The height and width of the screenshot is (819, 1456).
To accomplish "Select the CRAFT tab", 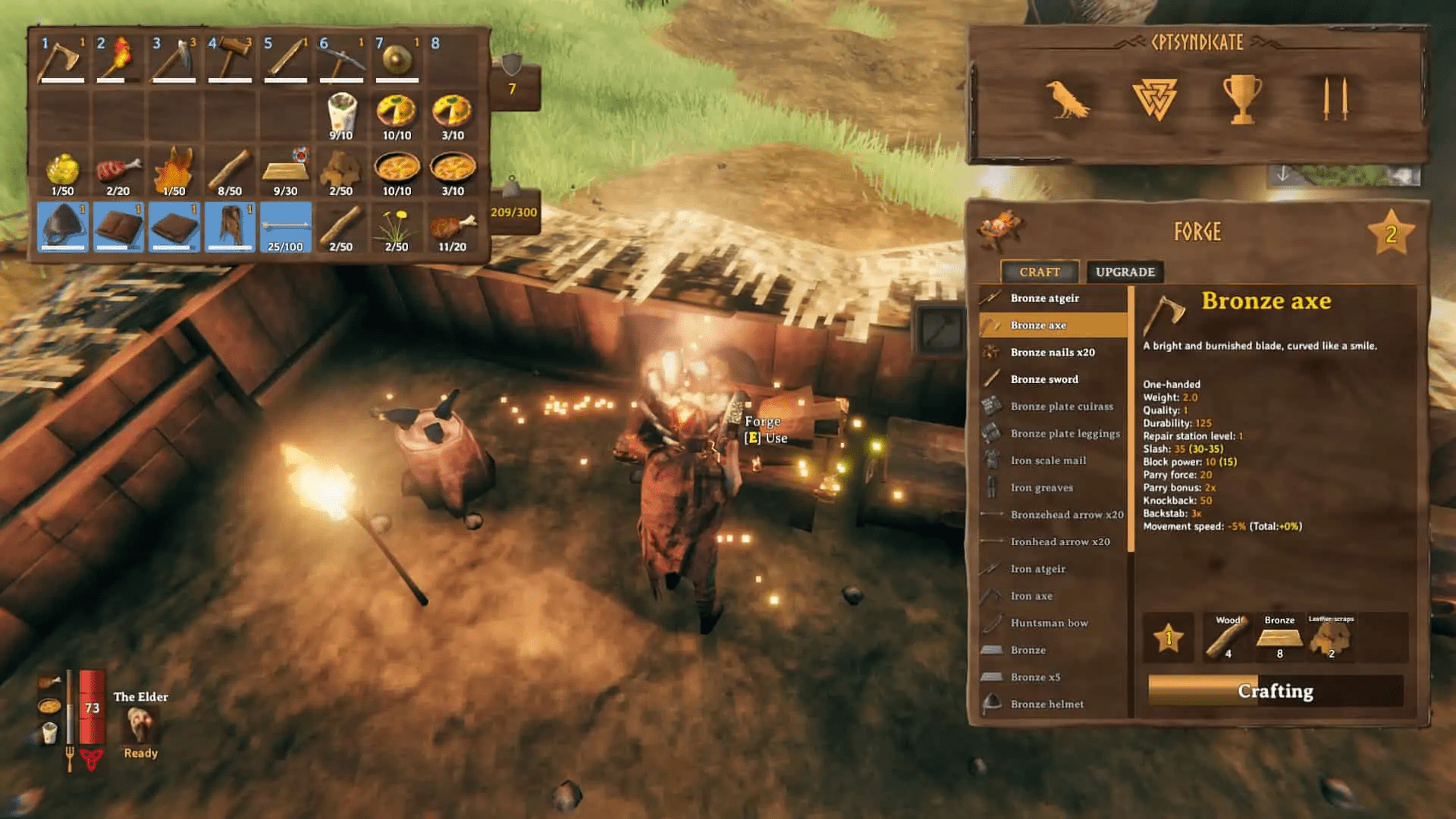I will tap(1040, 272).
